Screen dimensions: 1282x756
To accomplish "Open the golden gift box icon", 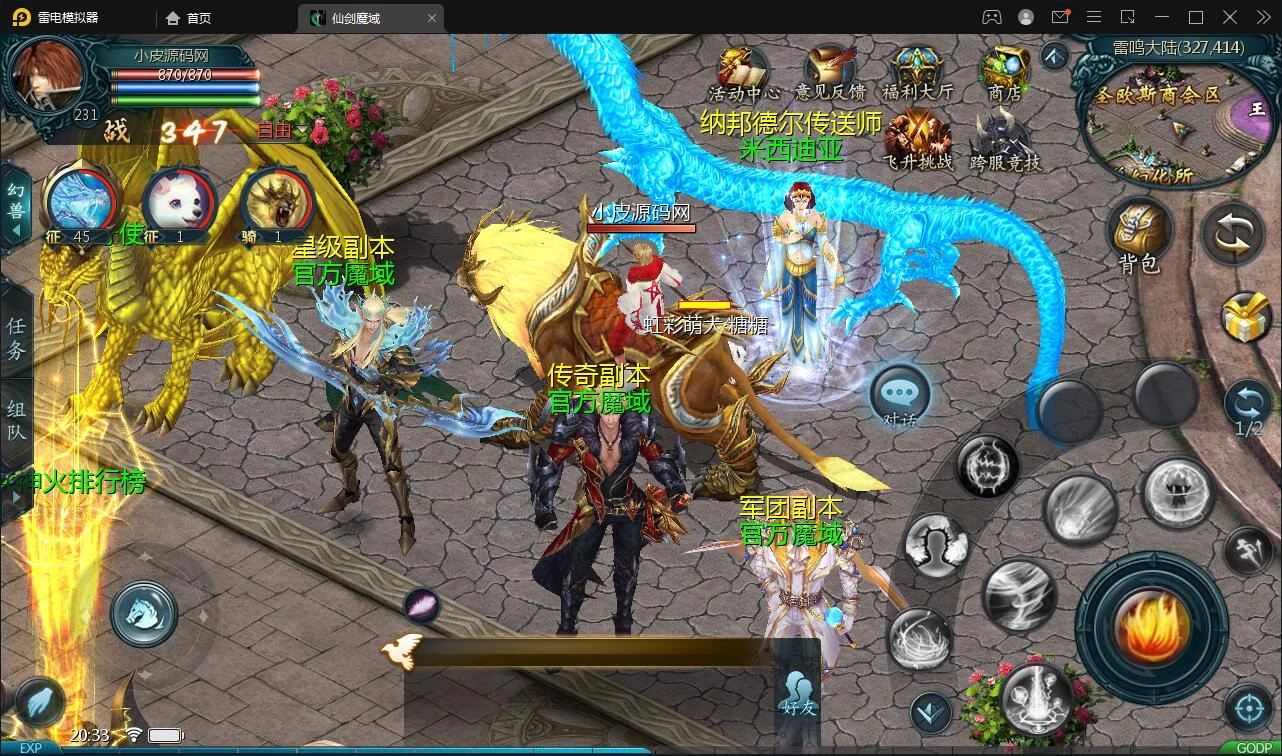I will coord(1248,319).
